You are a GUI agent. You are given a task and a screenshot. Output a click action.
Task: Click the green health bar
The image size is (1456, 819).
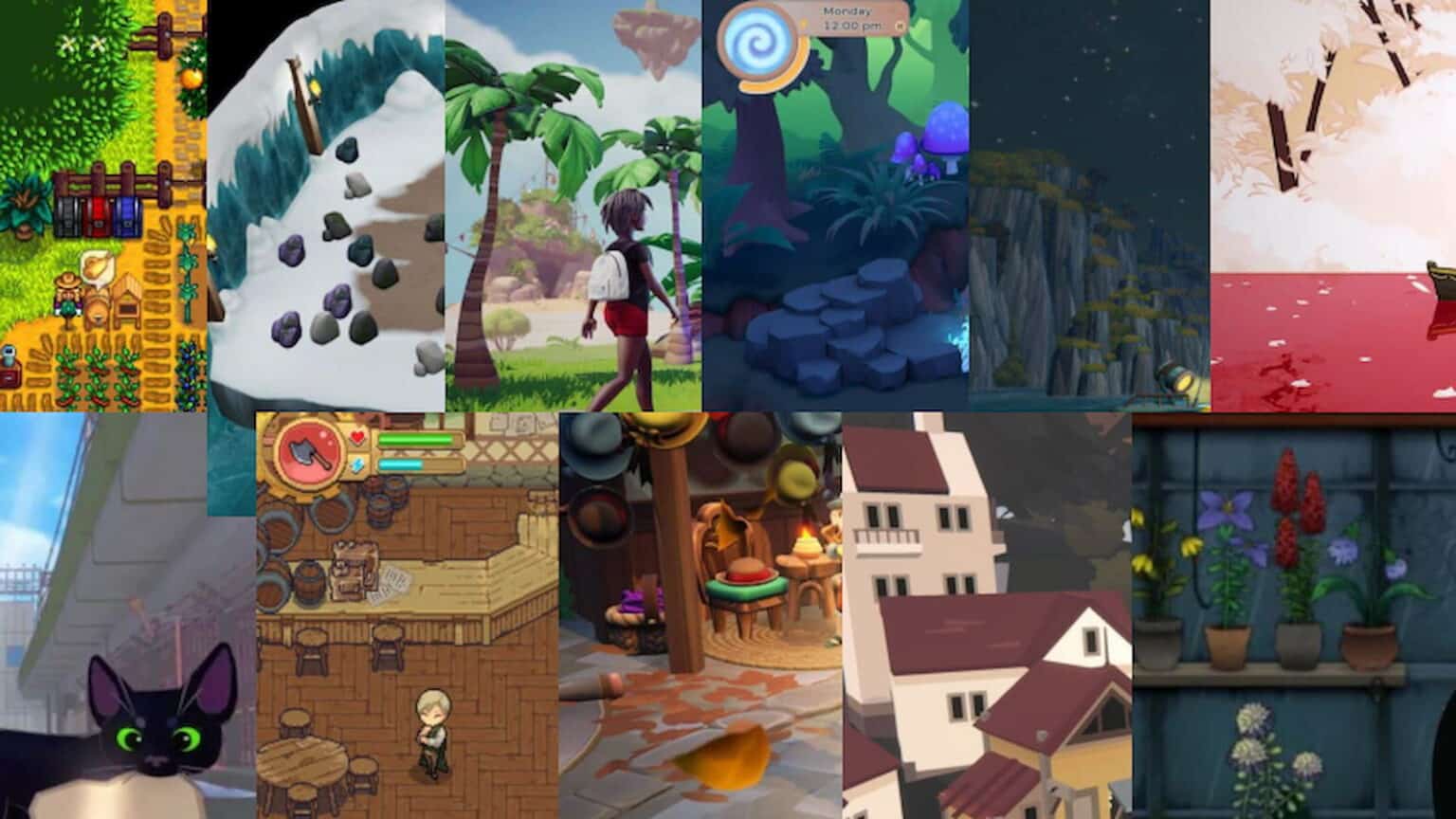415,440
